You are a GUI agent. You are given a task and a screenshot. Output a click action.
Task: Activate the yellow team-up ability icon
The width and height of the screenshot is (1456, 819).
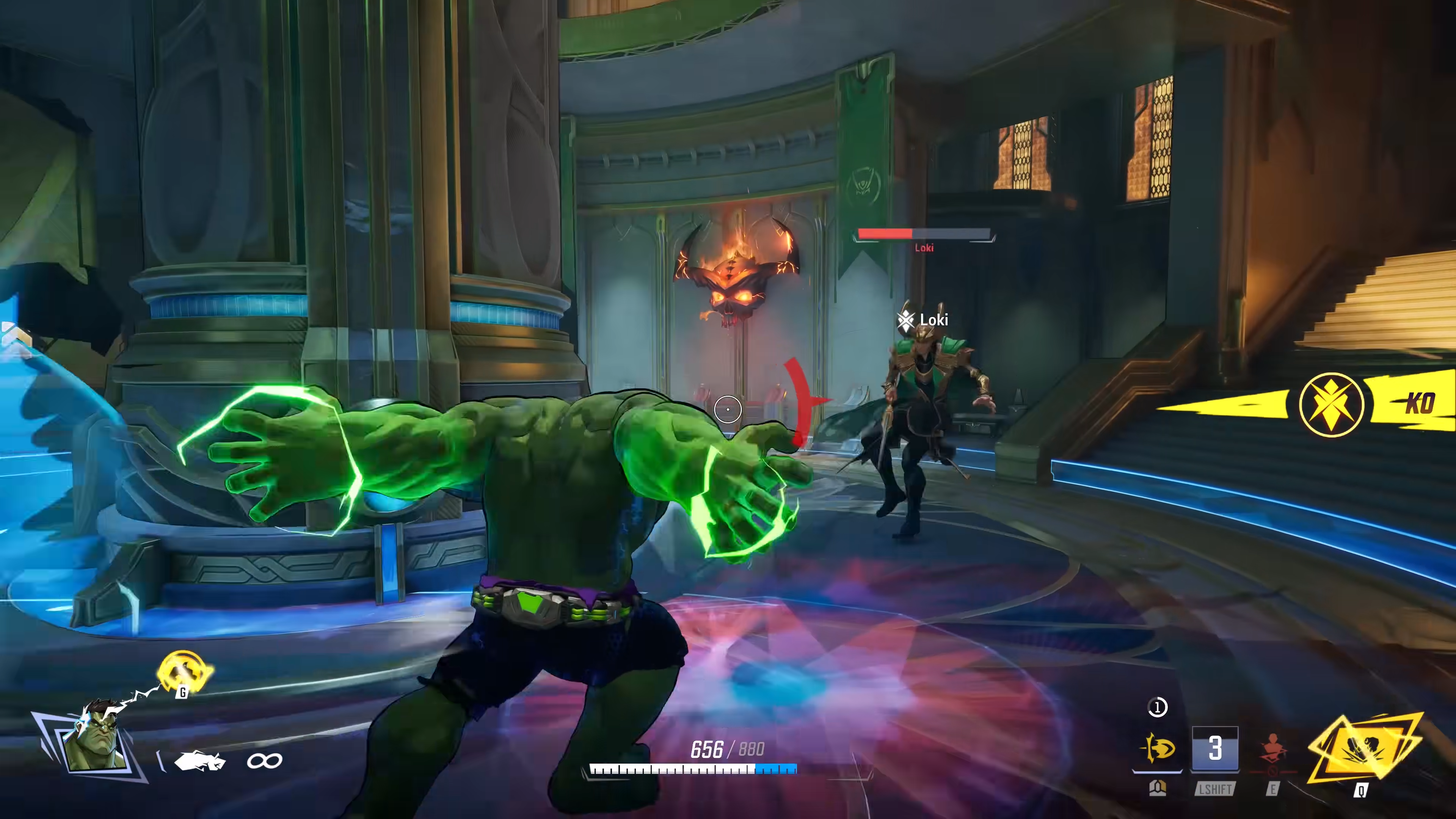[x=184, y=672]
